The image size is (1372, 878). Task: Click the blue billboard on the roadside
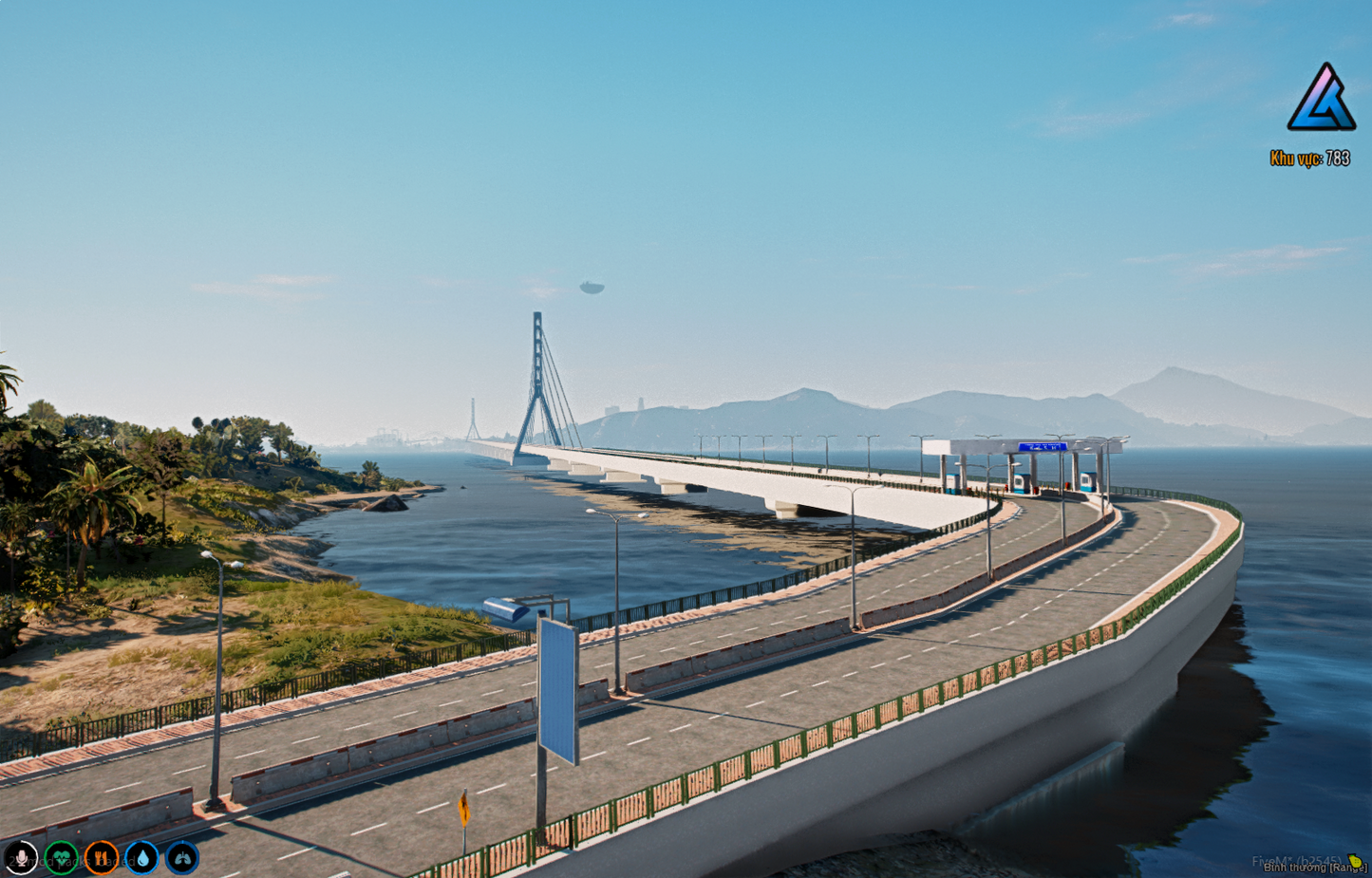558,693
